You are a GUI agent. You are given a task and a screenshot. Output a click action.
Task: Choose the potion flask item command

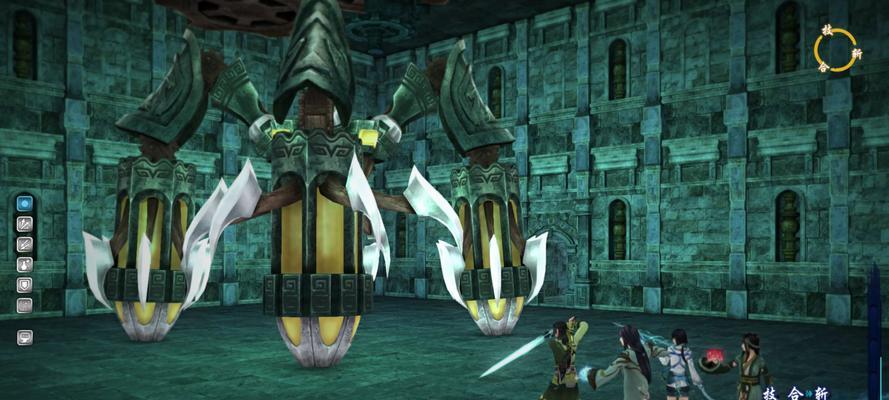coord(24,264)
